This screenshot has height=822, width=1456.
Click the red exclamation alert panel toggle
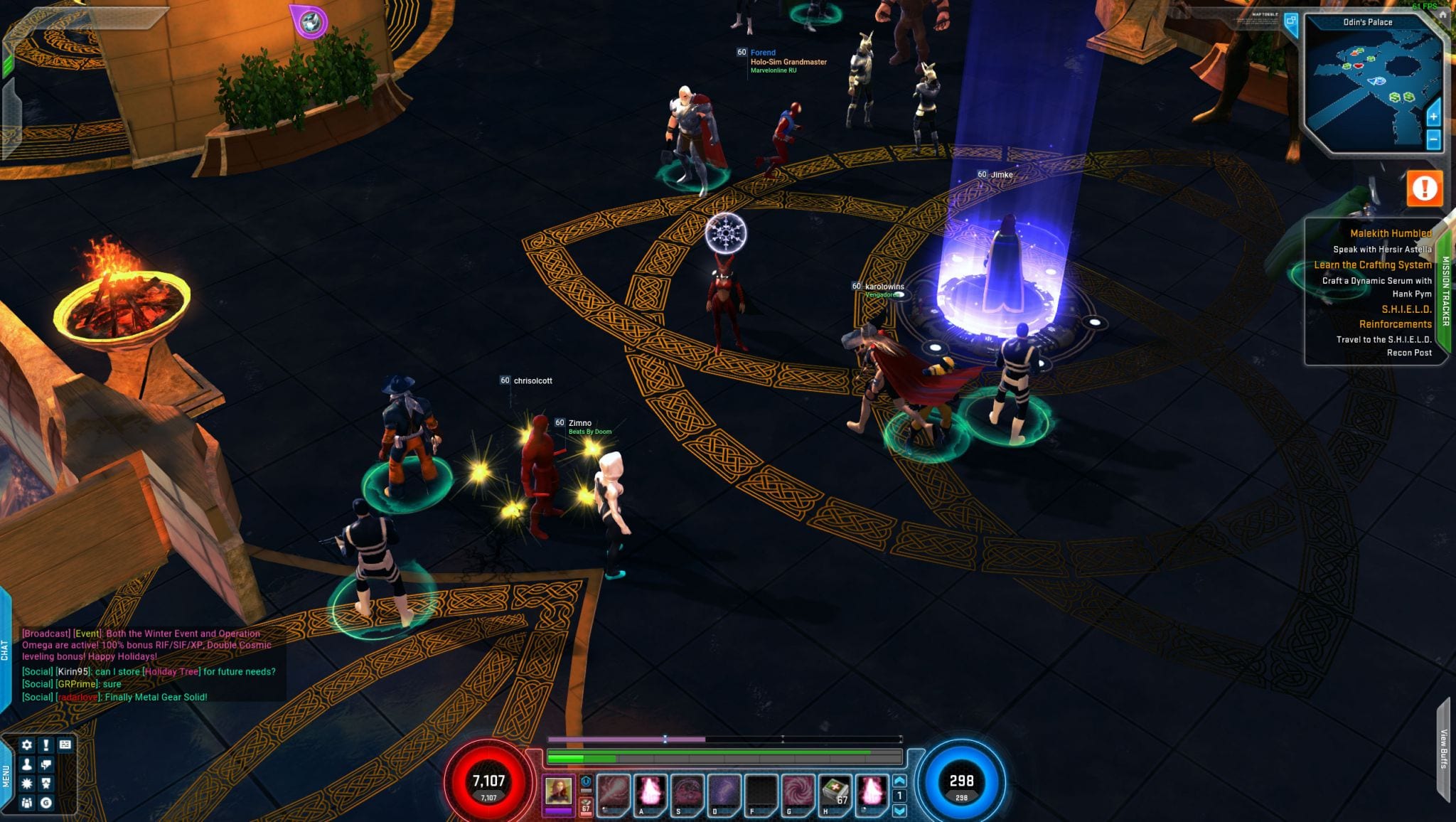(1425, 187)
